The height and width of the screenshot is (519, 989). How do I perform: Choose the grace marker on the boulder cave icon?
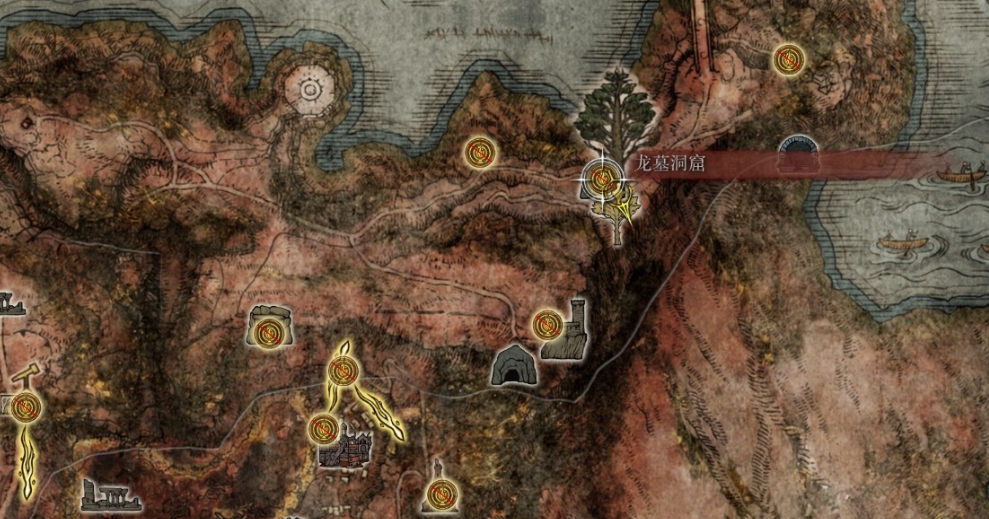268,331
